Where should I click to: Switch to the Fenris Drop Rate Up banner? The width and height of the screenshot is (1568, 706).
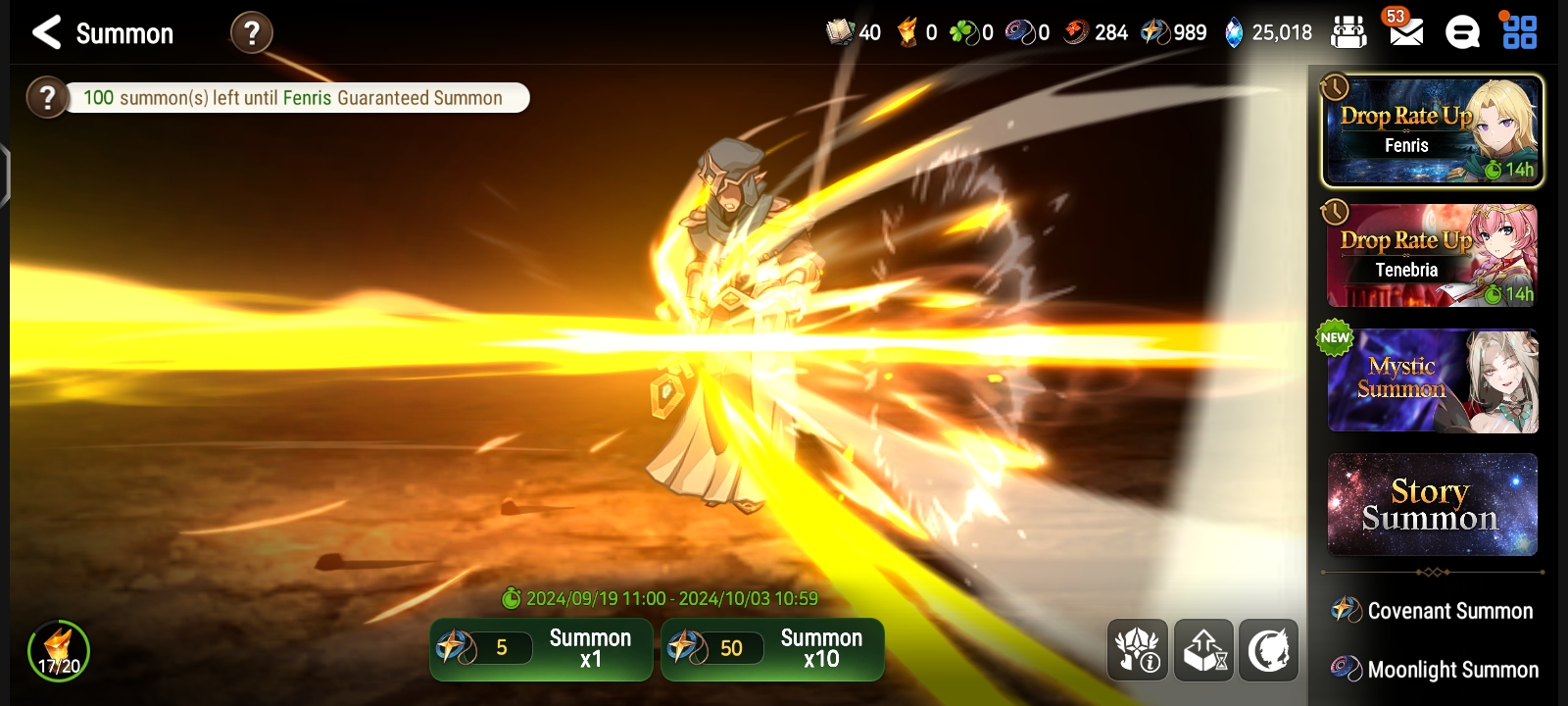coord(1432,130)
